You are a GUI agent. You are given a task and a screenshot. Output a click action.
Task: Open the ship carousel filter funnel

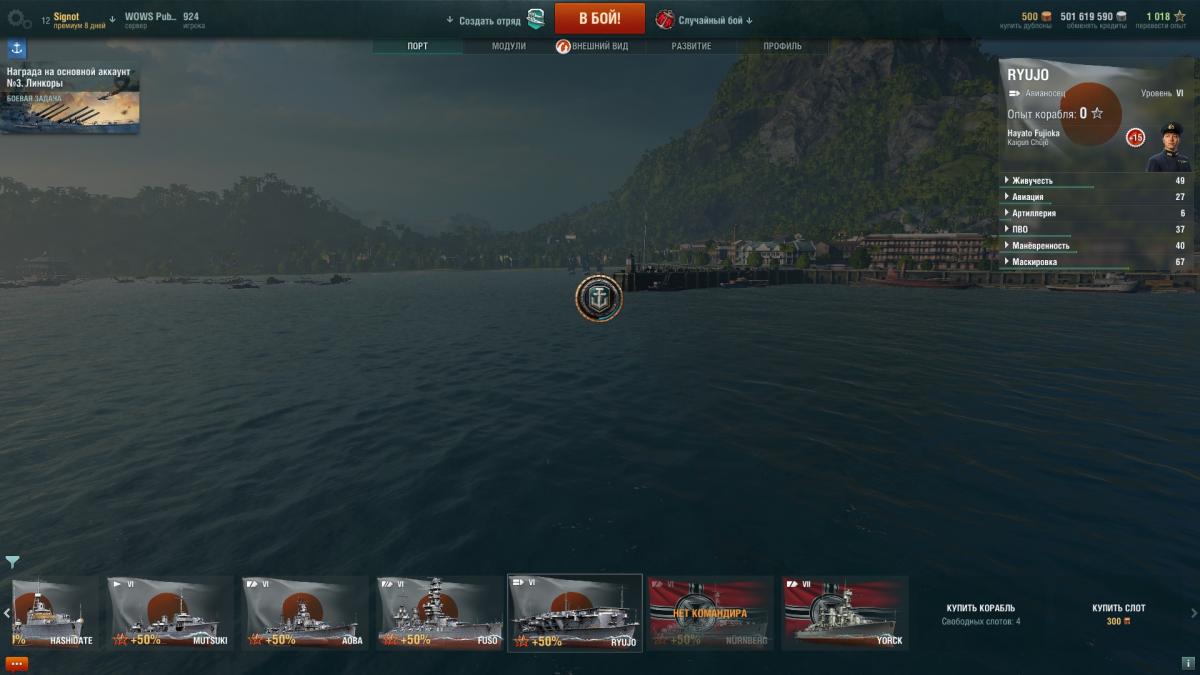coord(12,562)
